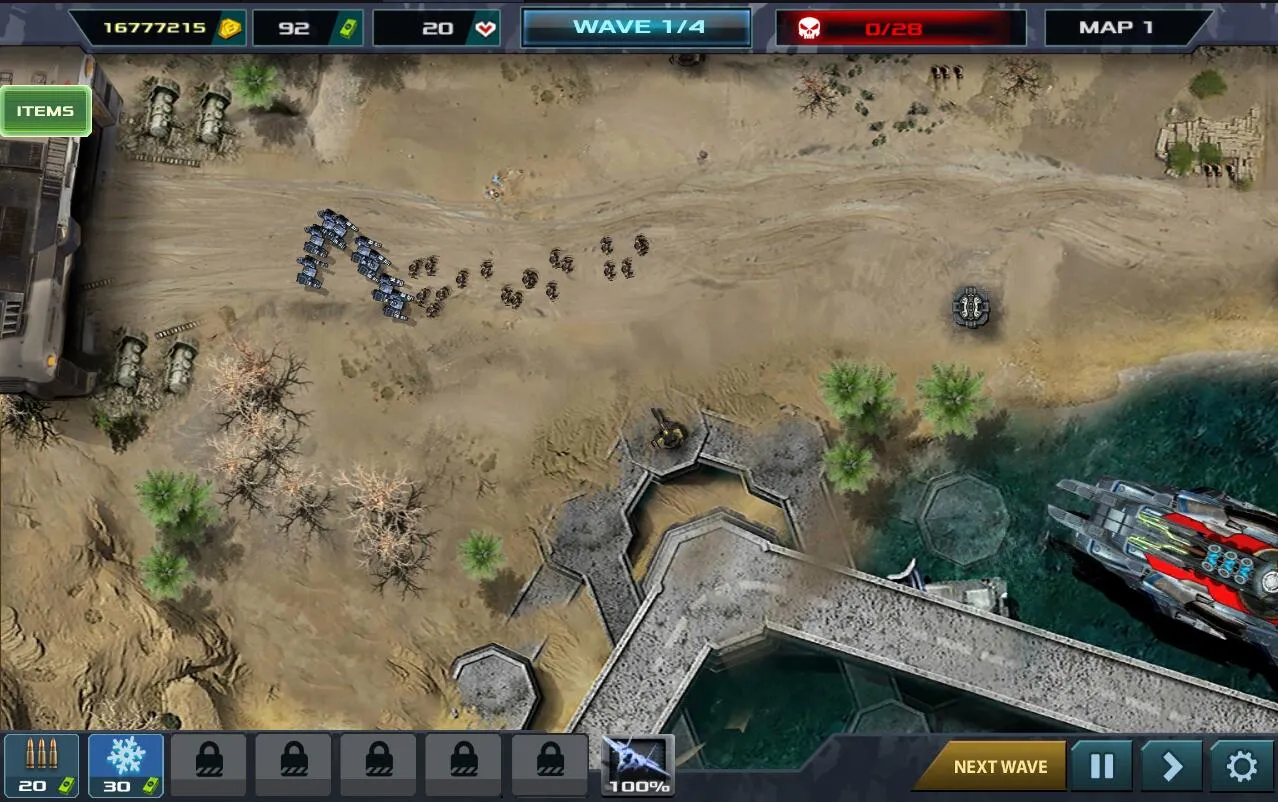This screenshot has width=1278, height=802.
Task: Activate the airstrike jet ability at 100%
Action: coord(638,765)
